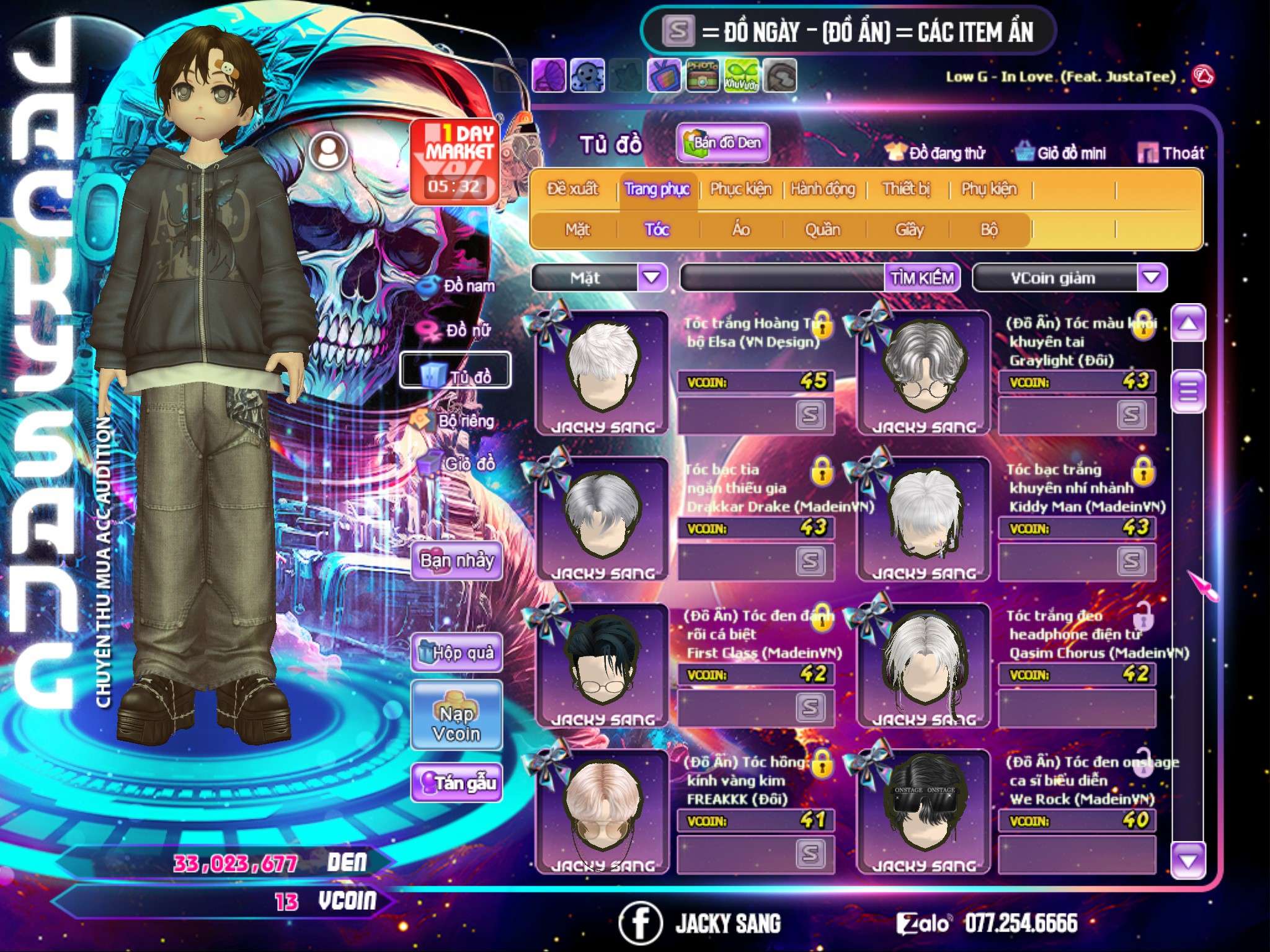Screen dimensions: 1270x952
Task: Pick the Graylight hair with glasses
Action: coord(923,371)
